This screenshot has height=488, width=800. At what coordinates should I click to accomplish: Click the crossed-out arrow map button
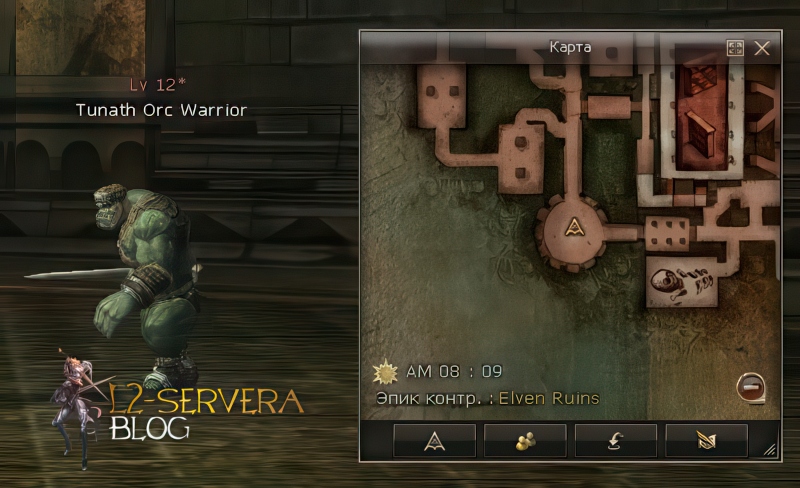[x=706, y=440]
